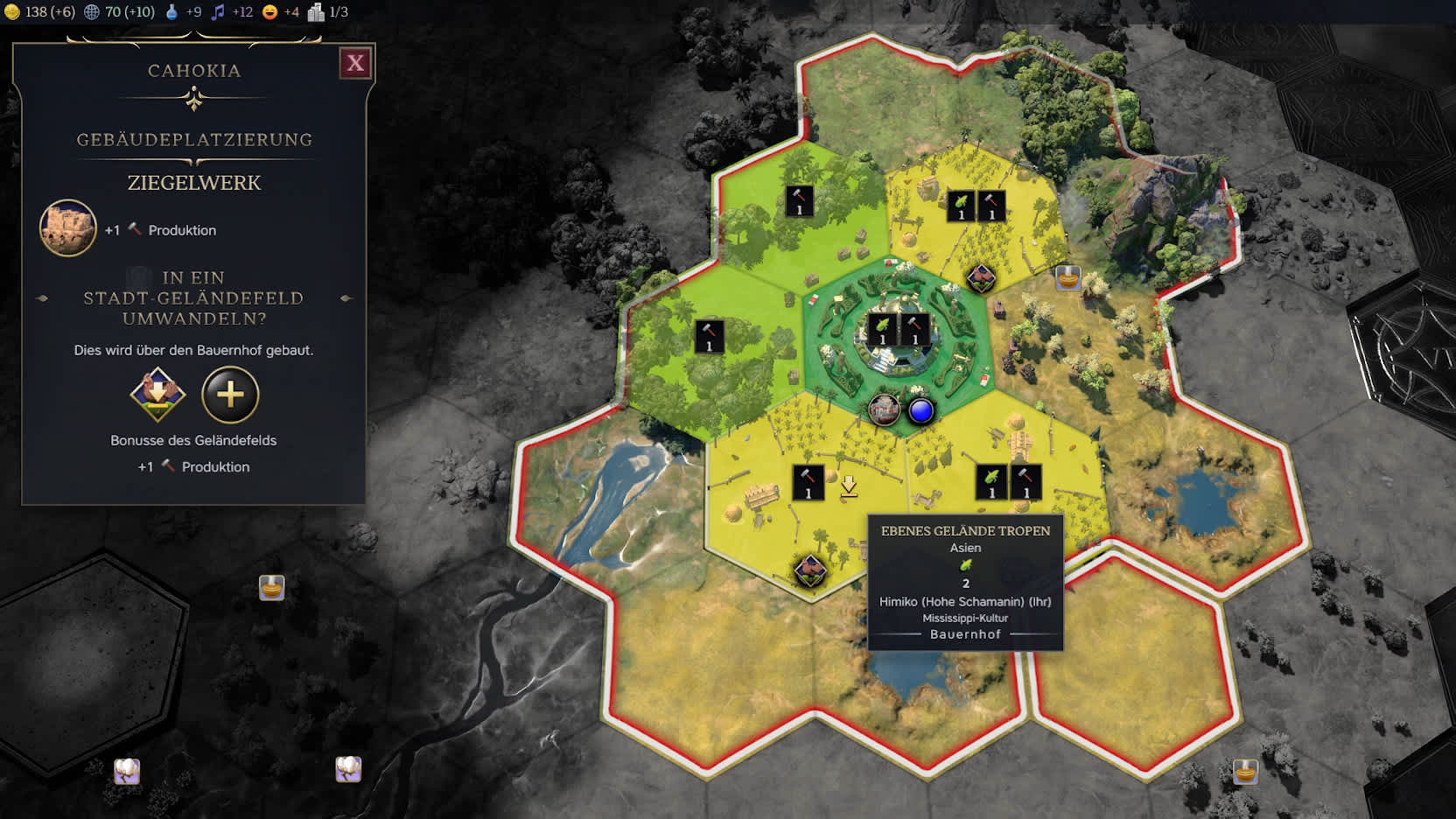Close the Cahokia building placement panel

point(355,63)
